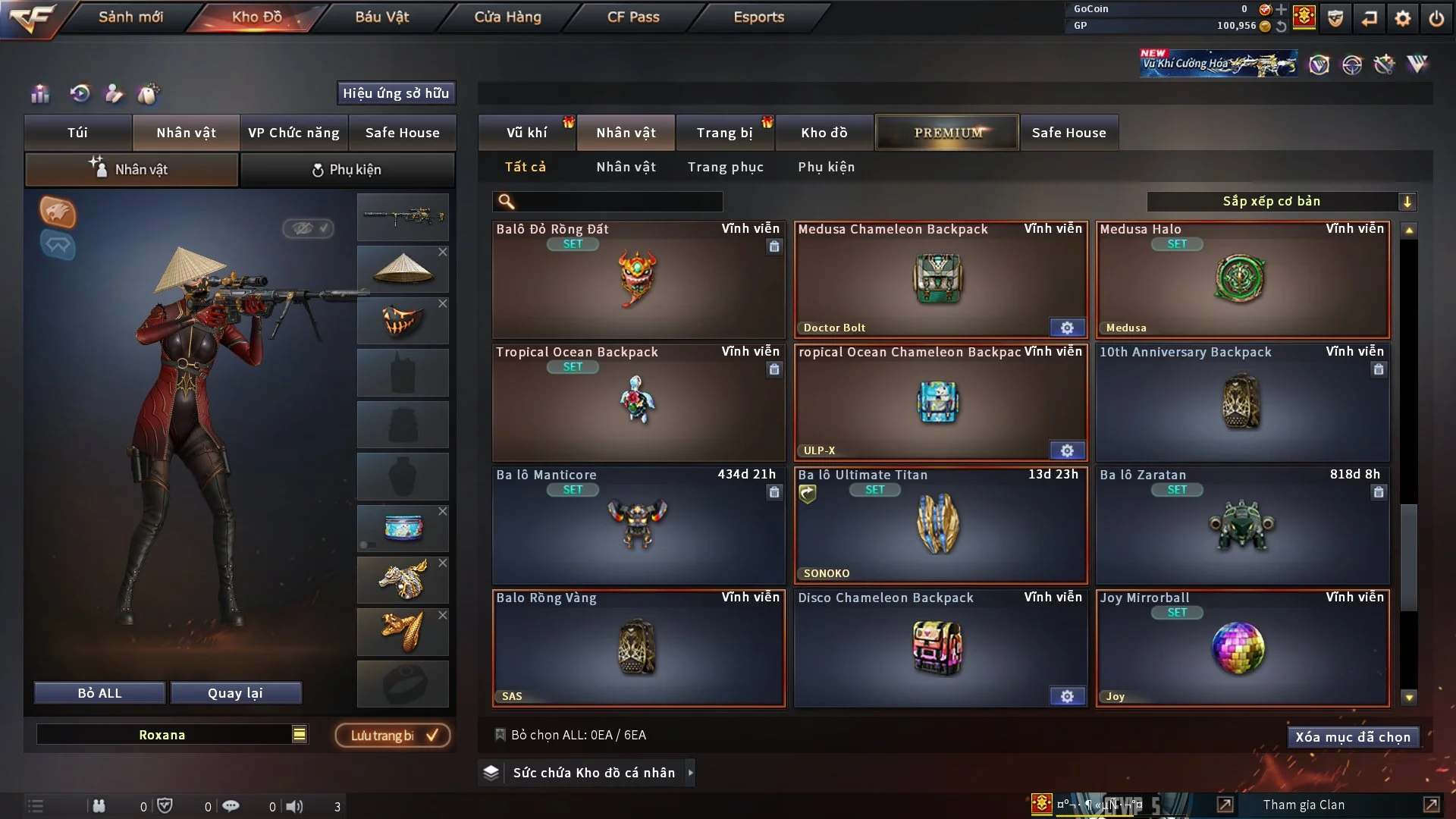Go to the Sảnh mới lobby

tap(130, 17)
